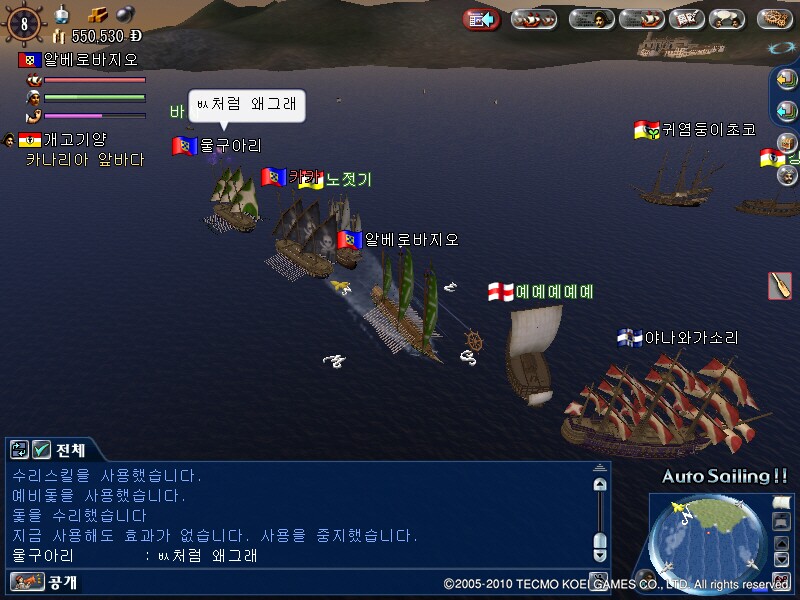Click the chat swap-arrows icon
This screenshot has height=600, width=800.
tap(19, 450)
